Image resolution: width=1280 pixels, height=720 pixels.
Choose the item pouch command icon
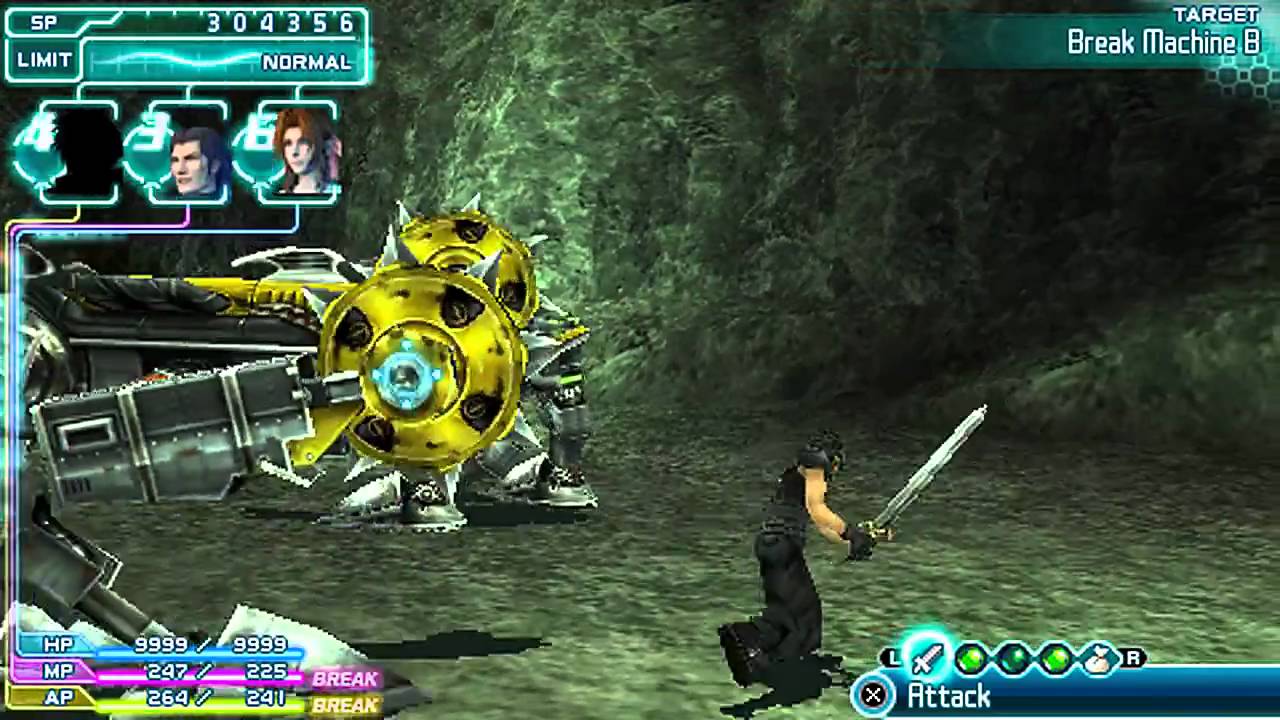click(x=1099, y=658)
